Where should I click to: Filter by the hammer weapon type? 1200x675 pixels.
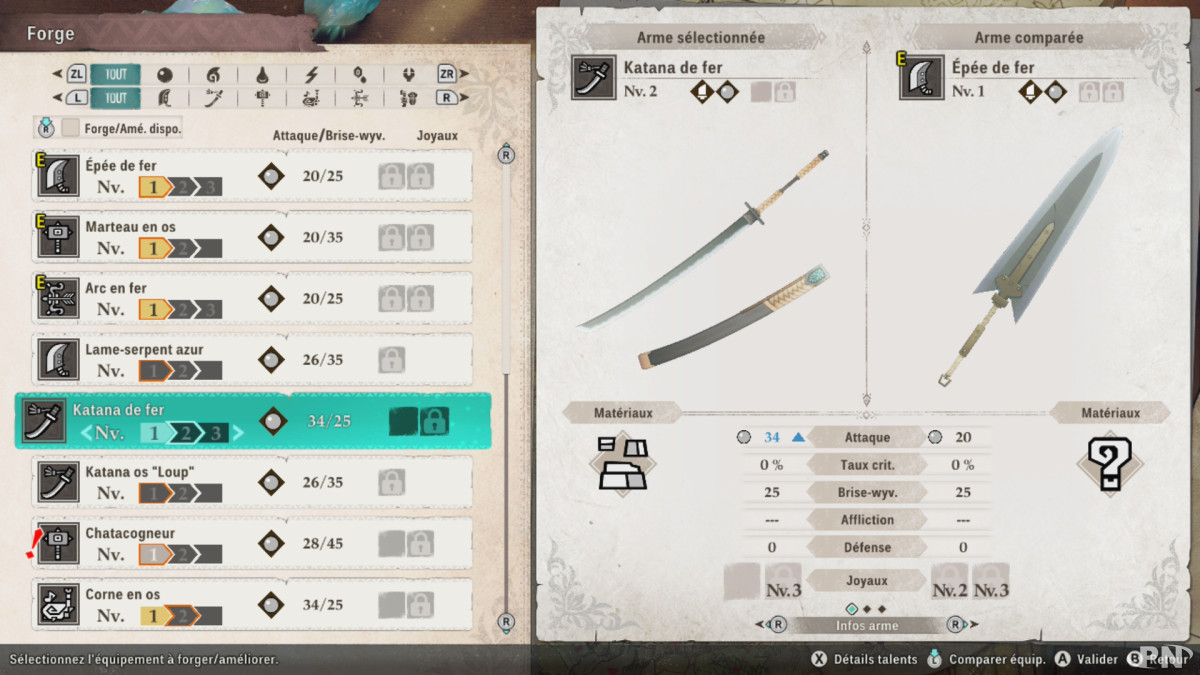coord(262,98)
